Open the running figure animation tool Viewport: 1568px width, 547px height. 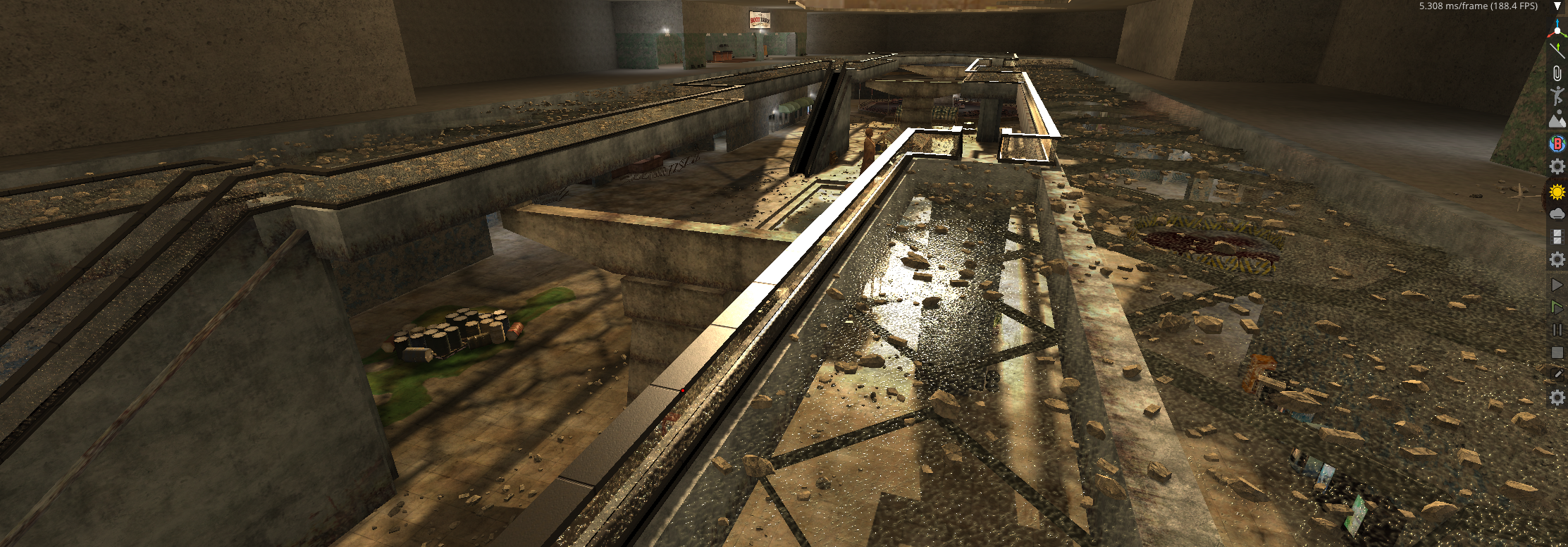(x=1557, y=96)
